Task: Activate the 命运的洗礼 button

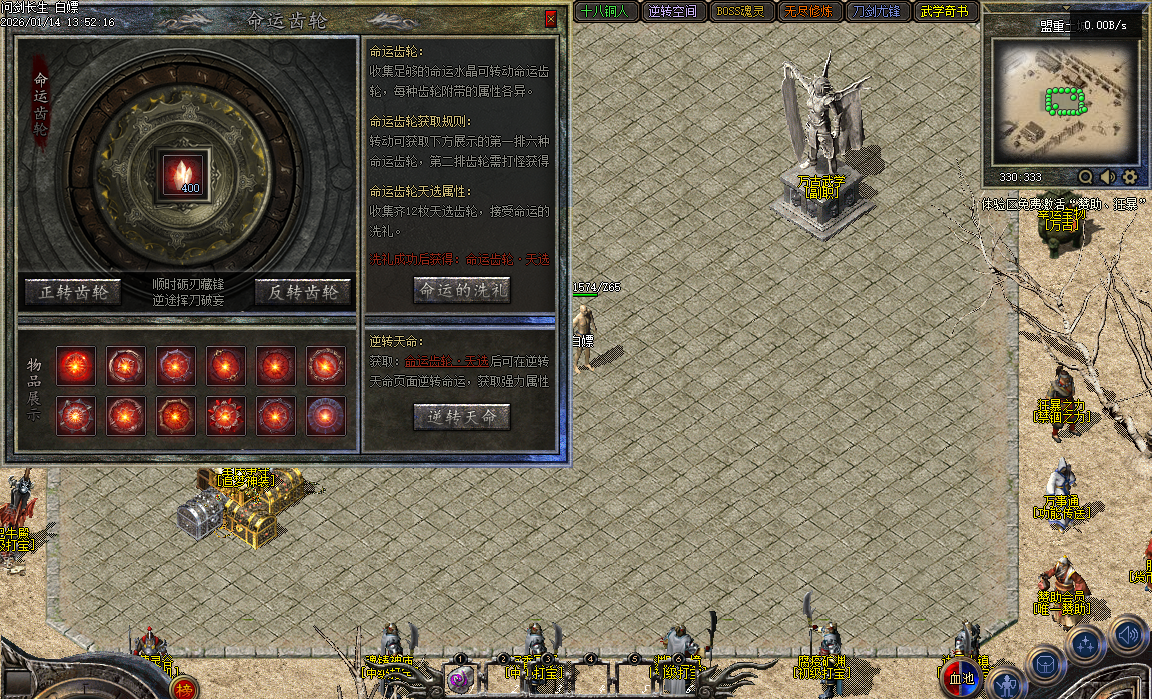Action: (462, 290)
